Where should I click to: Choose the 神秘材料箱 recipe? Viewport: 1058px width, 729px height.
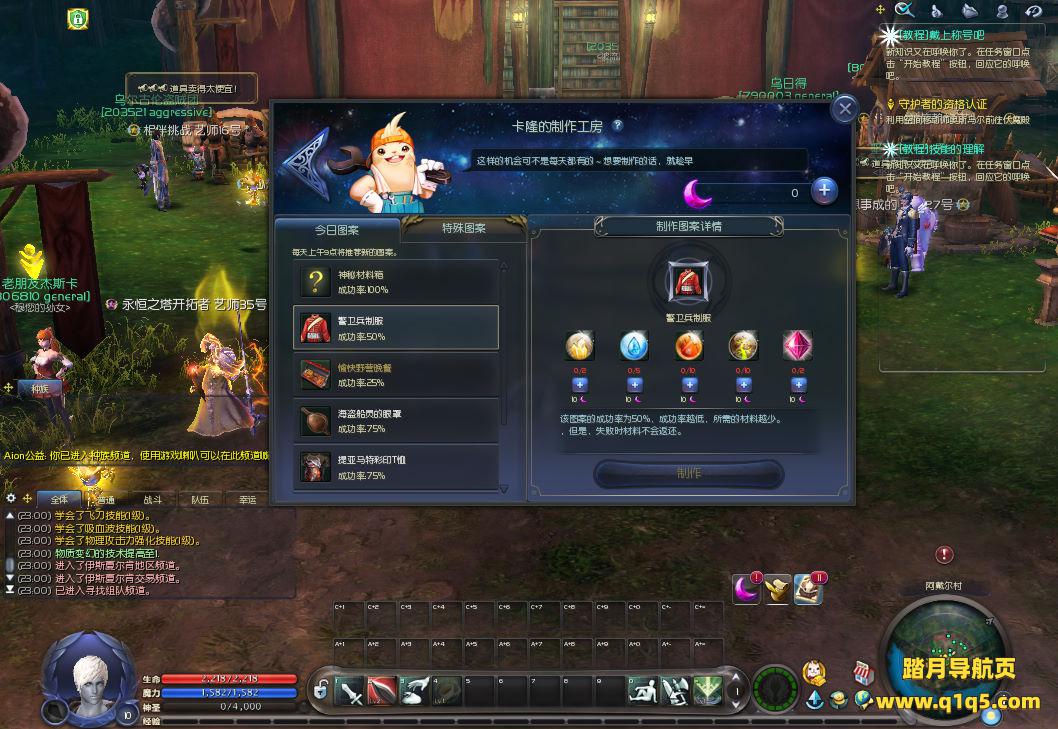[396, 282]
